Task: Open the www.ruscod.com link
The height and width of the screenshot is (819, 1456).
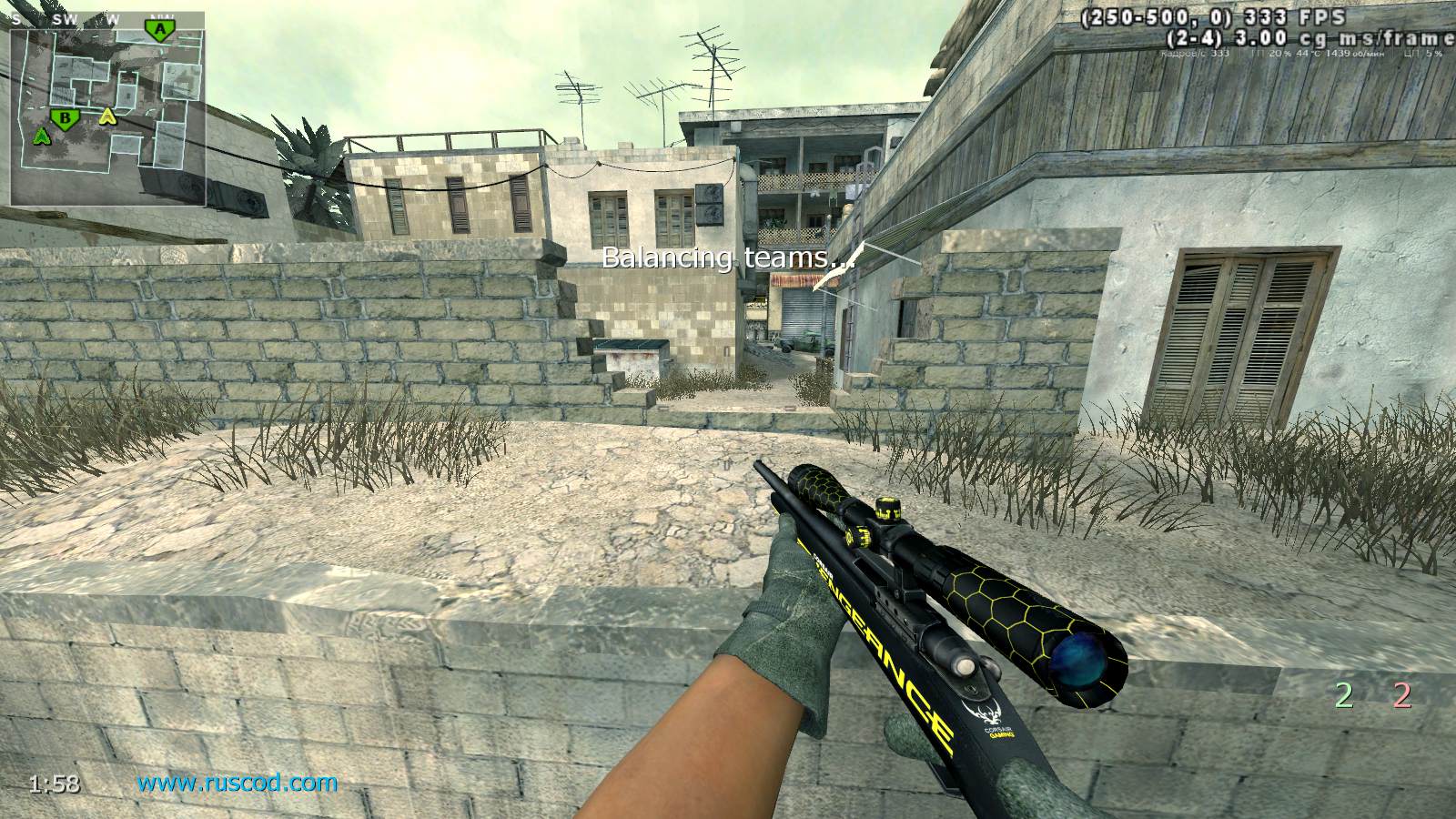Action: tap(237, 782)
